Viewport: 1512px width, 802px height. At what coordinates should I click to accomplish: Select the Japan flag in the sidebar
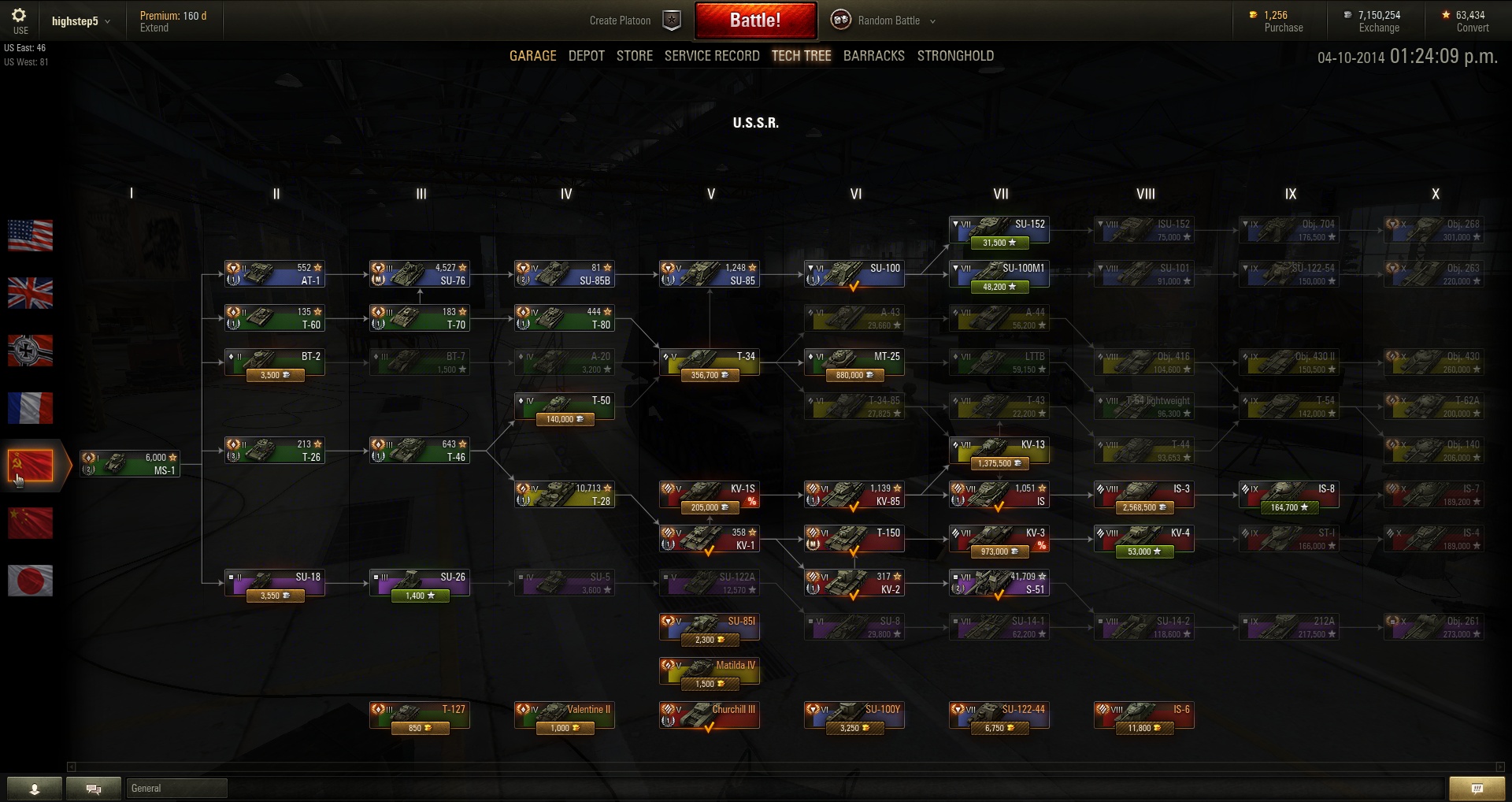pos(30,581)
